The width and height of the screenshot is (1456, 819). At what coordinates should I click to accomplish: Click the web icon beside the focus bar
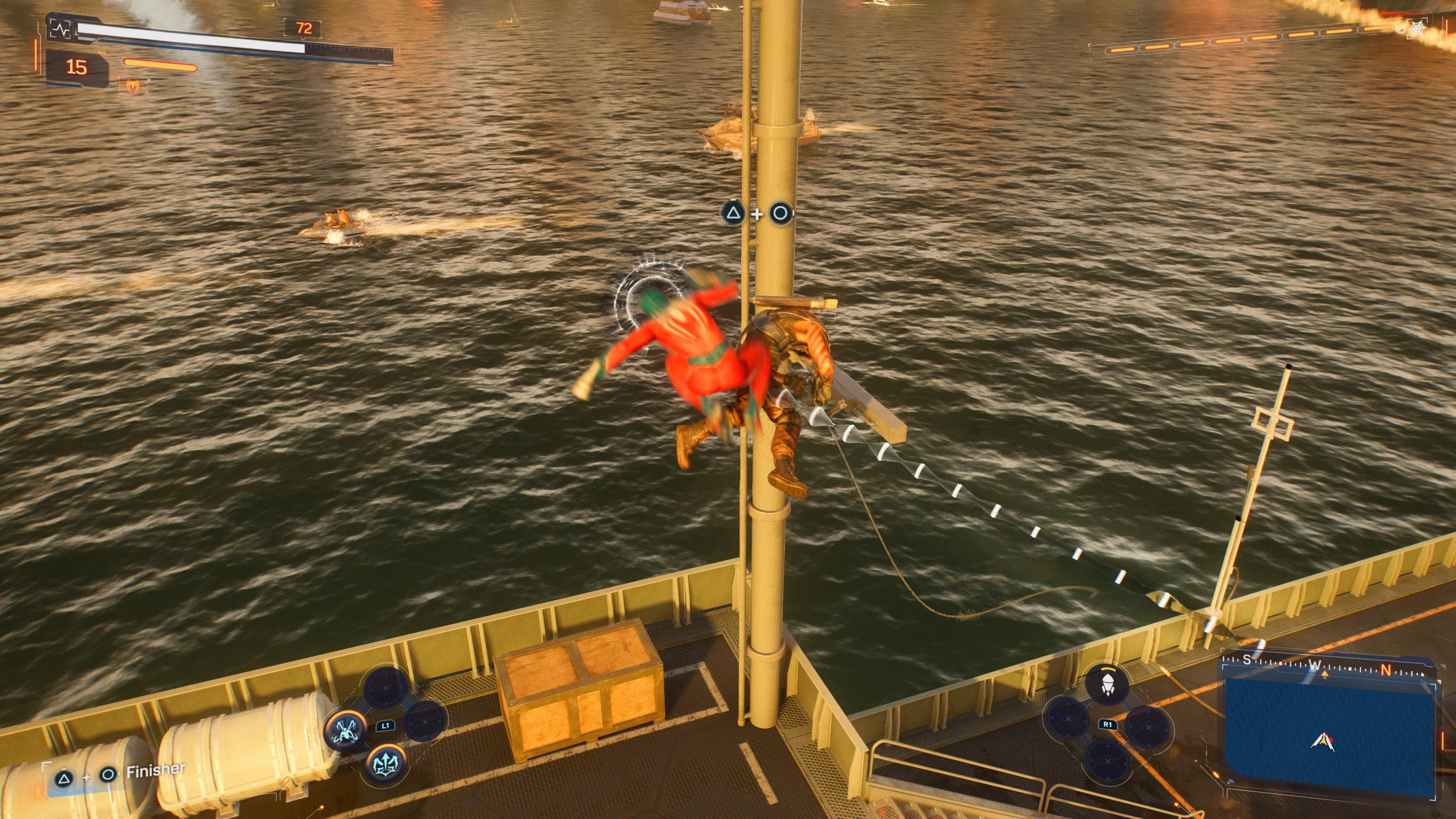point(1417,29)
